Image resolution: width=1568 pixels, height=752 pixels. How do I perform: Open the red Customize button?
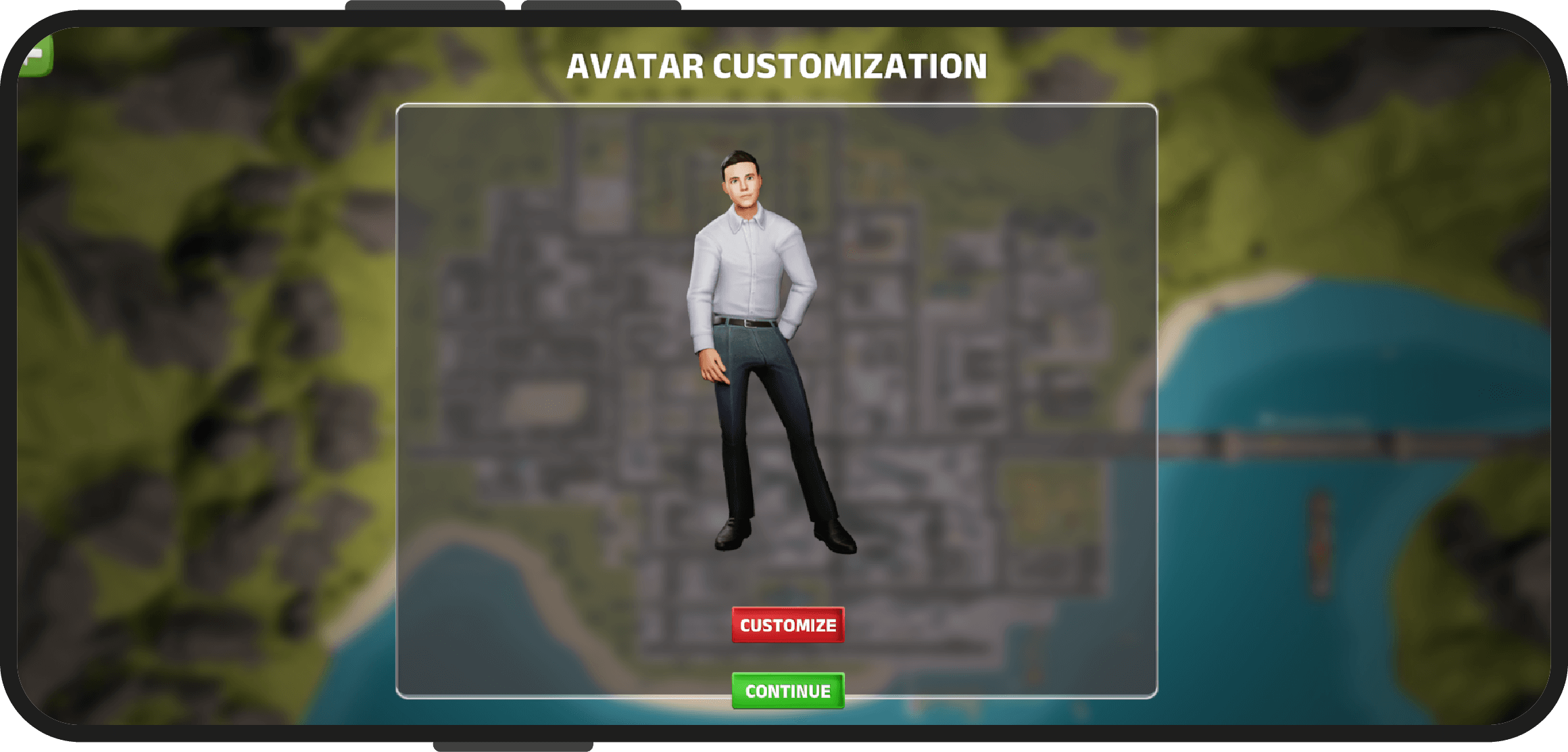pos(788,625)
